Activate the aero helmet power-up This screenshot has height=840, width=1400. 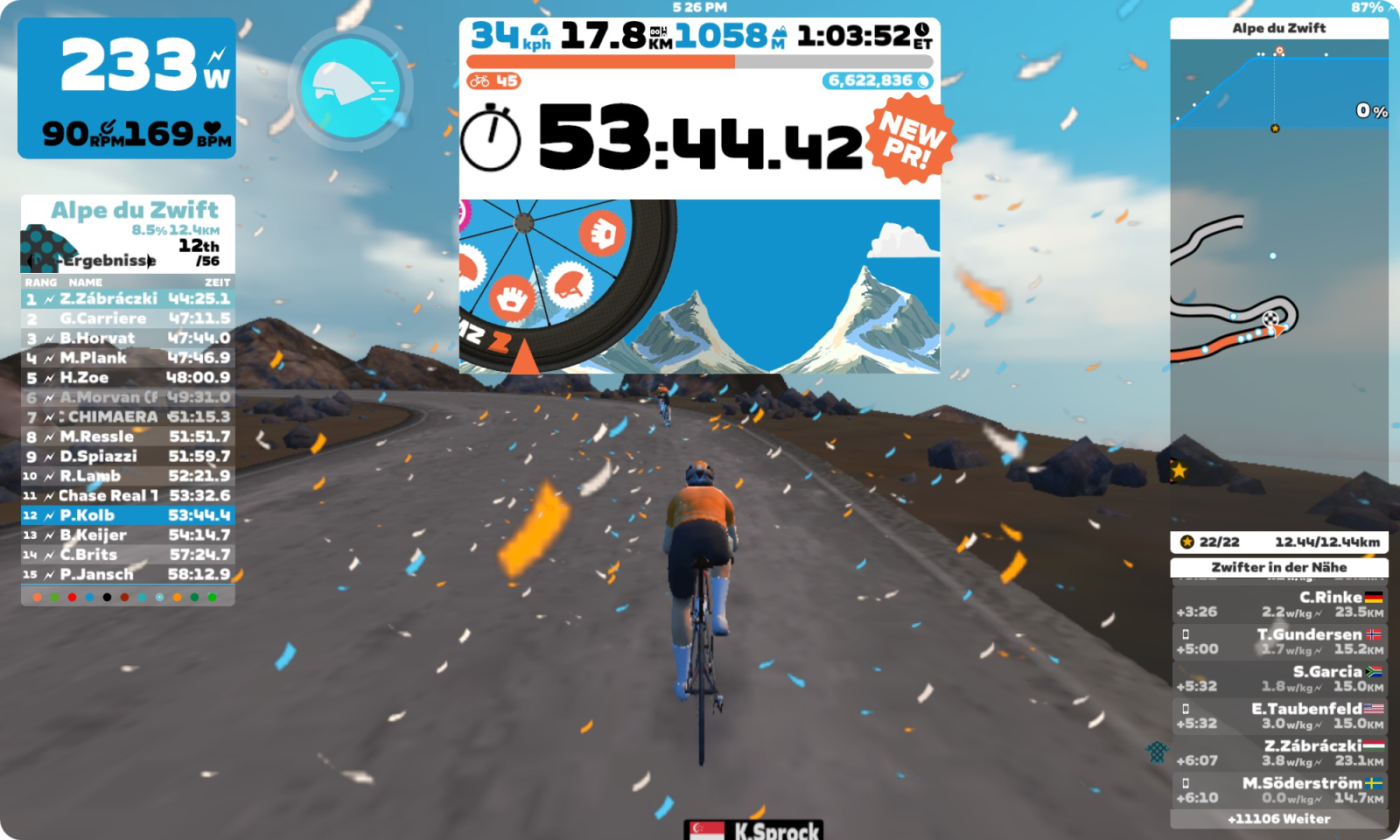pos(350,87)
